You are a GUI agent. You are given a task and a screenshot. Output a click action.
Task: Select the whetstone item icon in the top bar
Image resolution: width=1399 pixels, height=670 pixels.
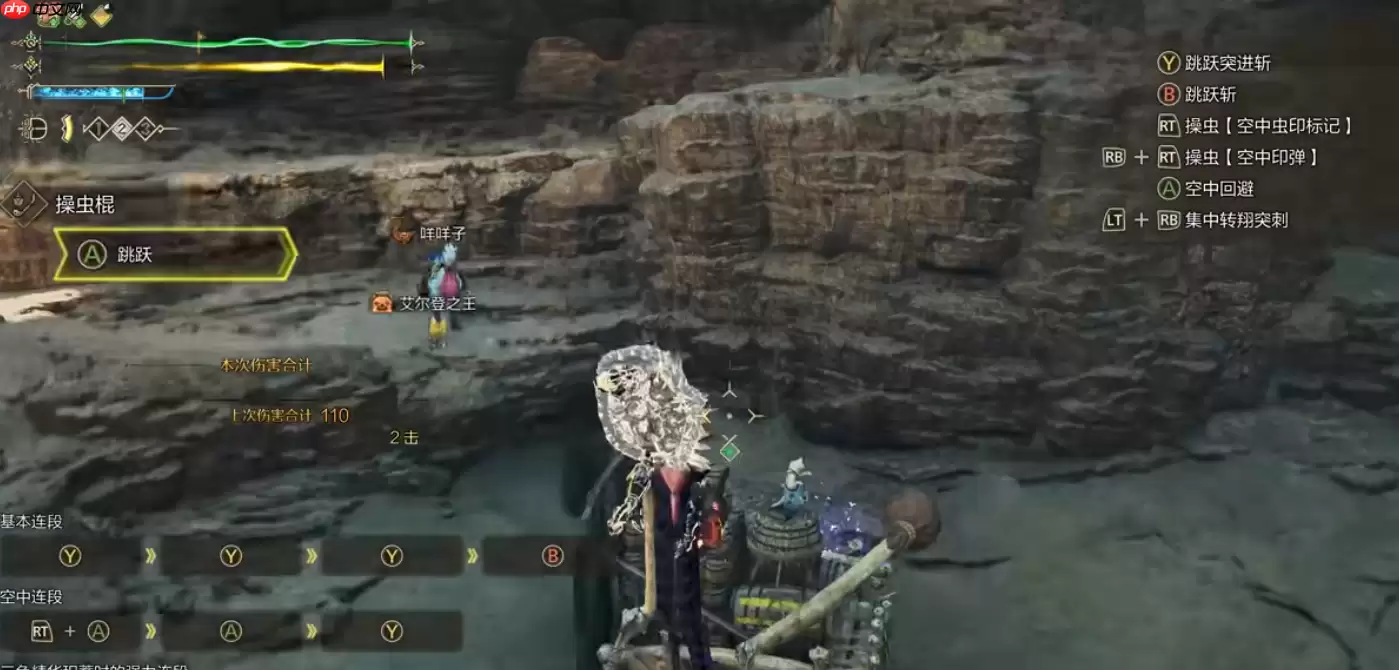(101, 15)
